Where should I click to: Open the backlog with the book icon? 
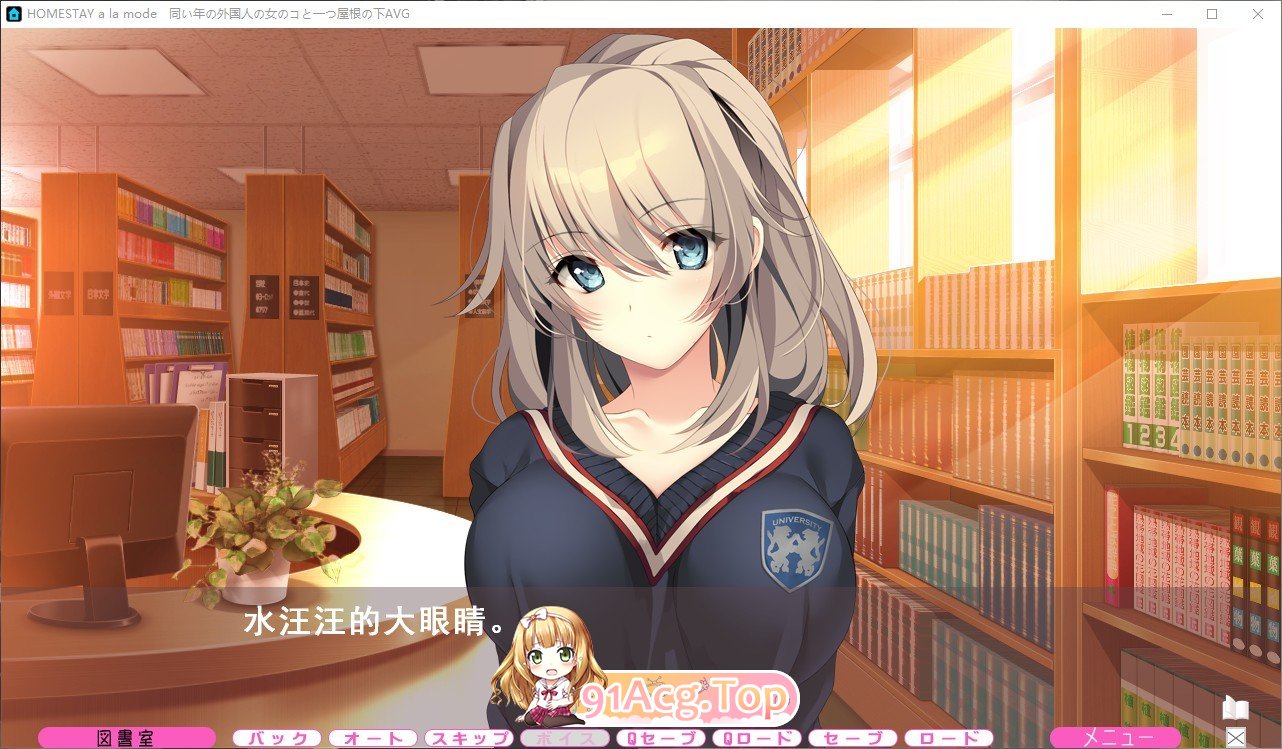point(1236,710)
